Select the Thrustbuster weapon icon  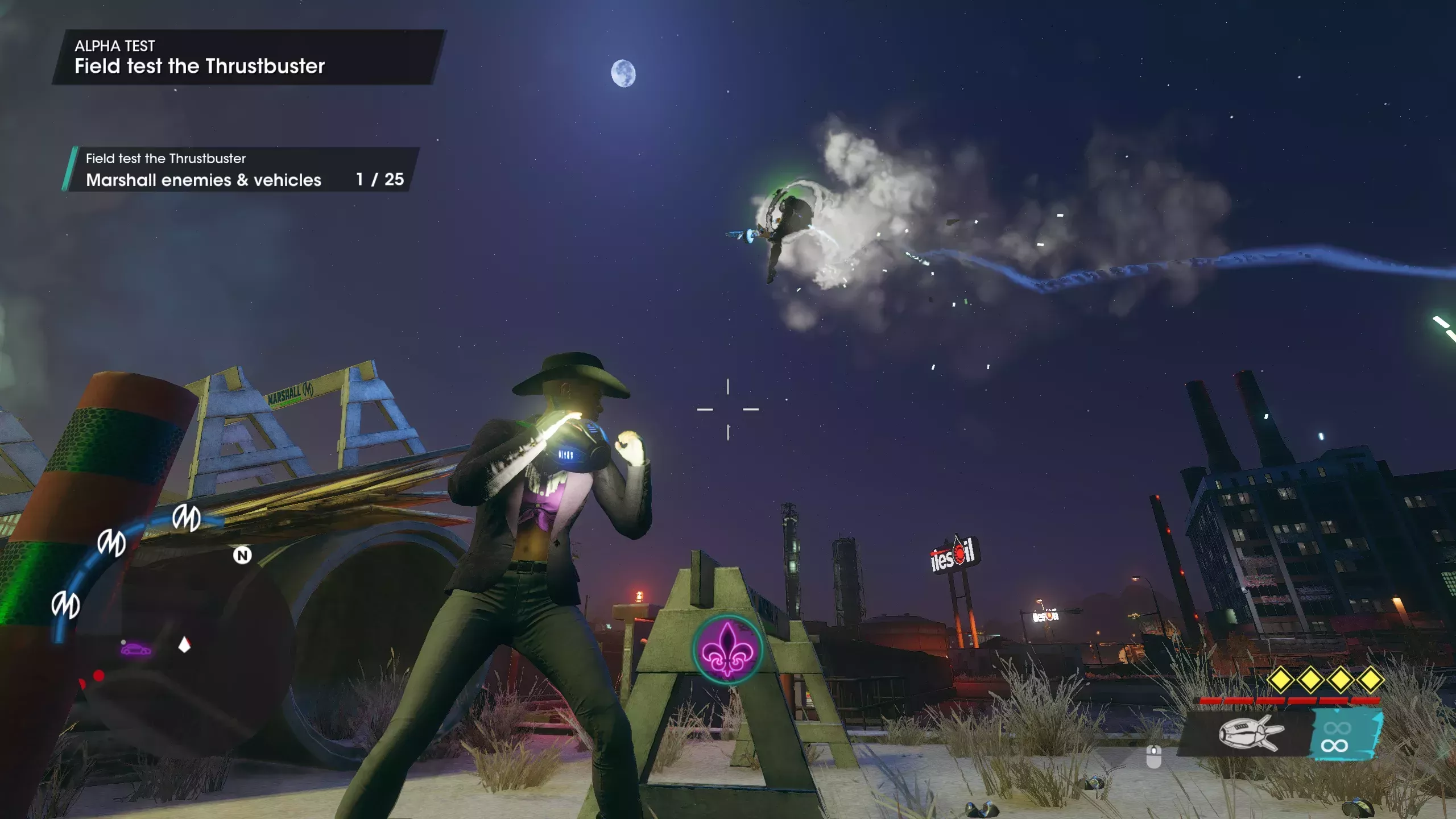point(1250,733)
